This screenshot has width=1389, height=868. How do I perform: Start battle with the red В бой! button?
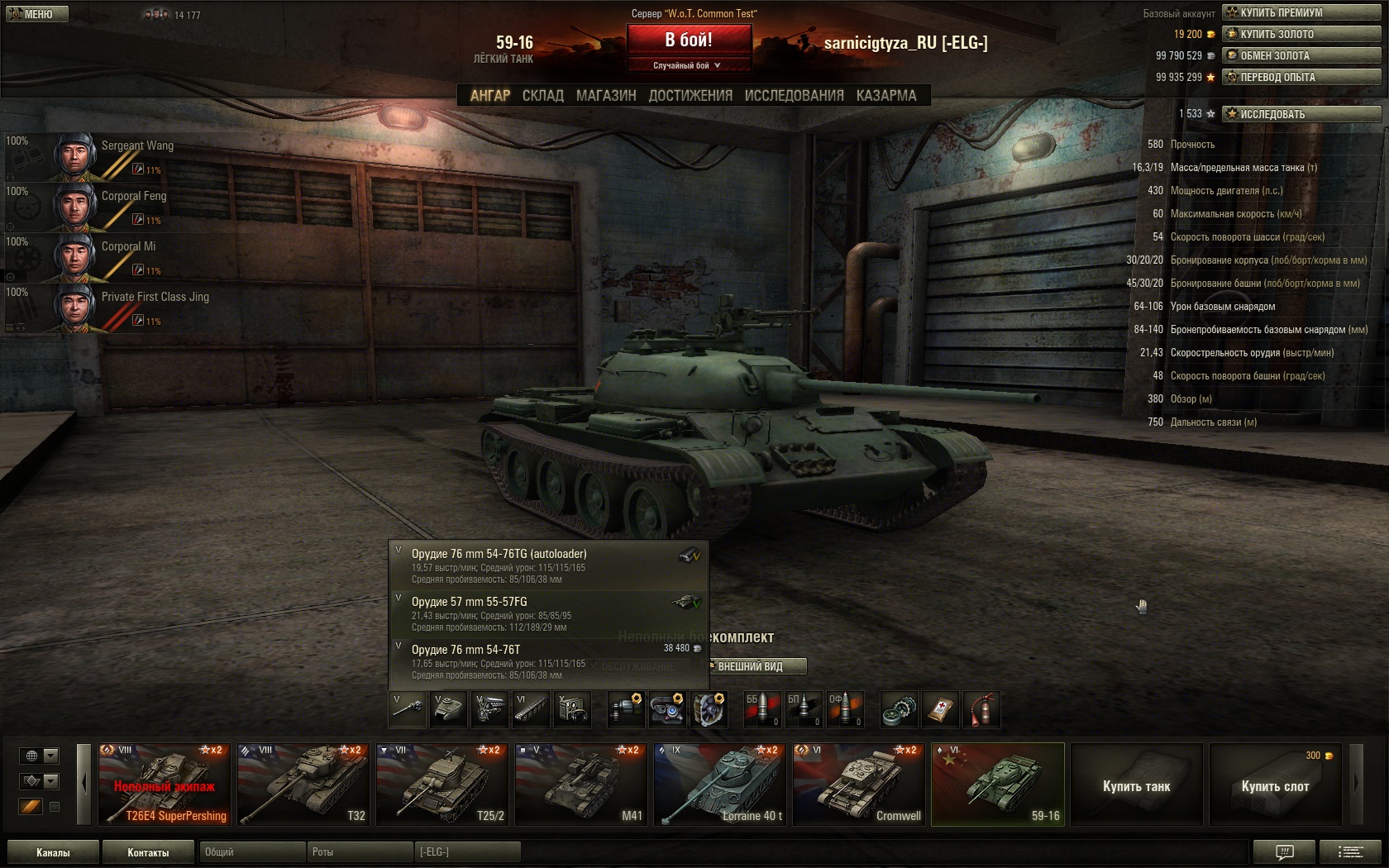pyautogui.click(x=689, y=39)
